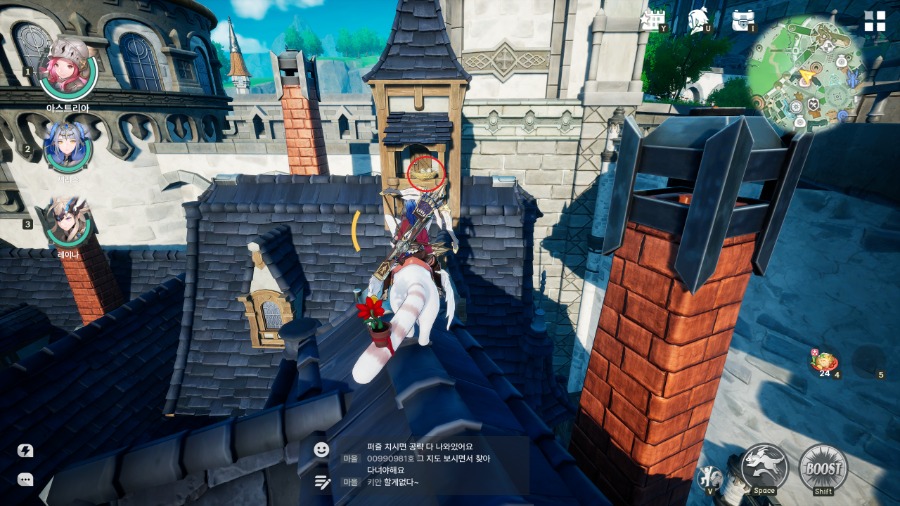Open the chat log panel
This screenshot has width=900, height=506.
428,464
